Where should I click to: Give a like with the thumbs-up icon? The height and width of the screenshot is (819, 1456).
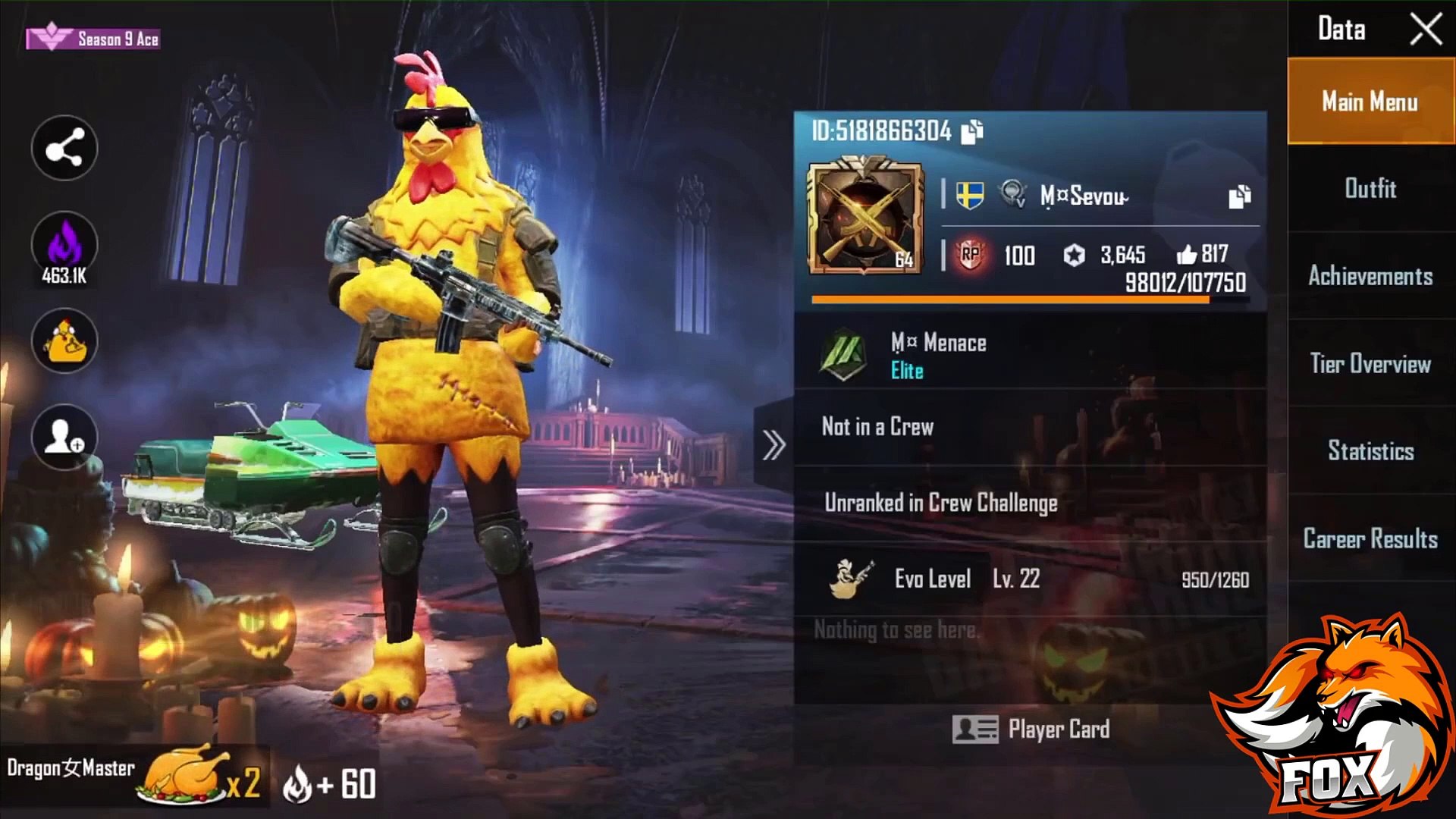tap(1187, 256)
